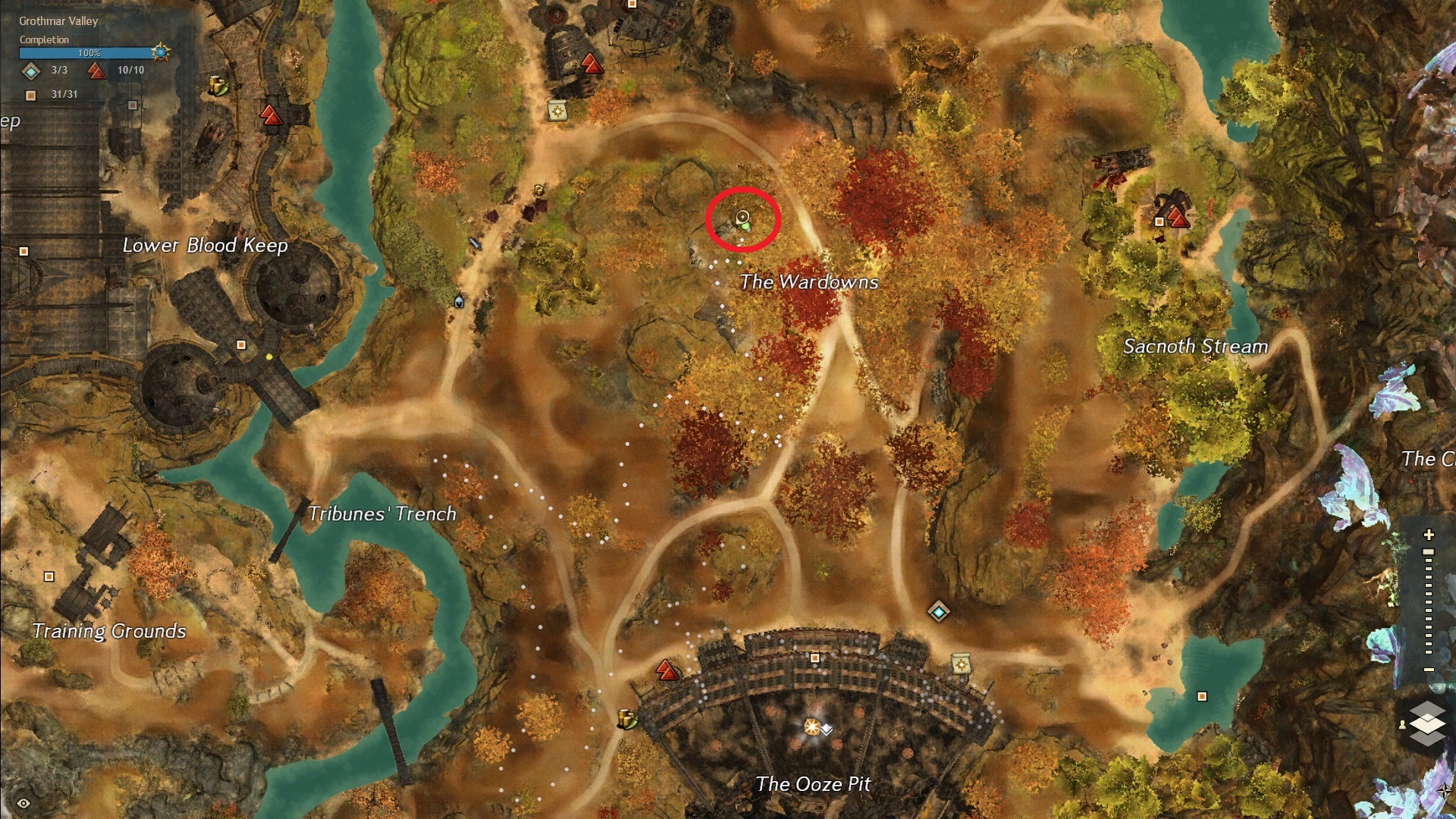
Task: Select the point of interest at Lower Blood Keep bridge
Action: click(241, 345)
